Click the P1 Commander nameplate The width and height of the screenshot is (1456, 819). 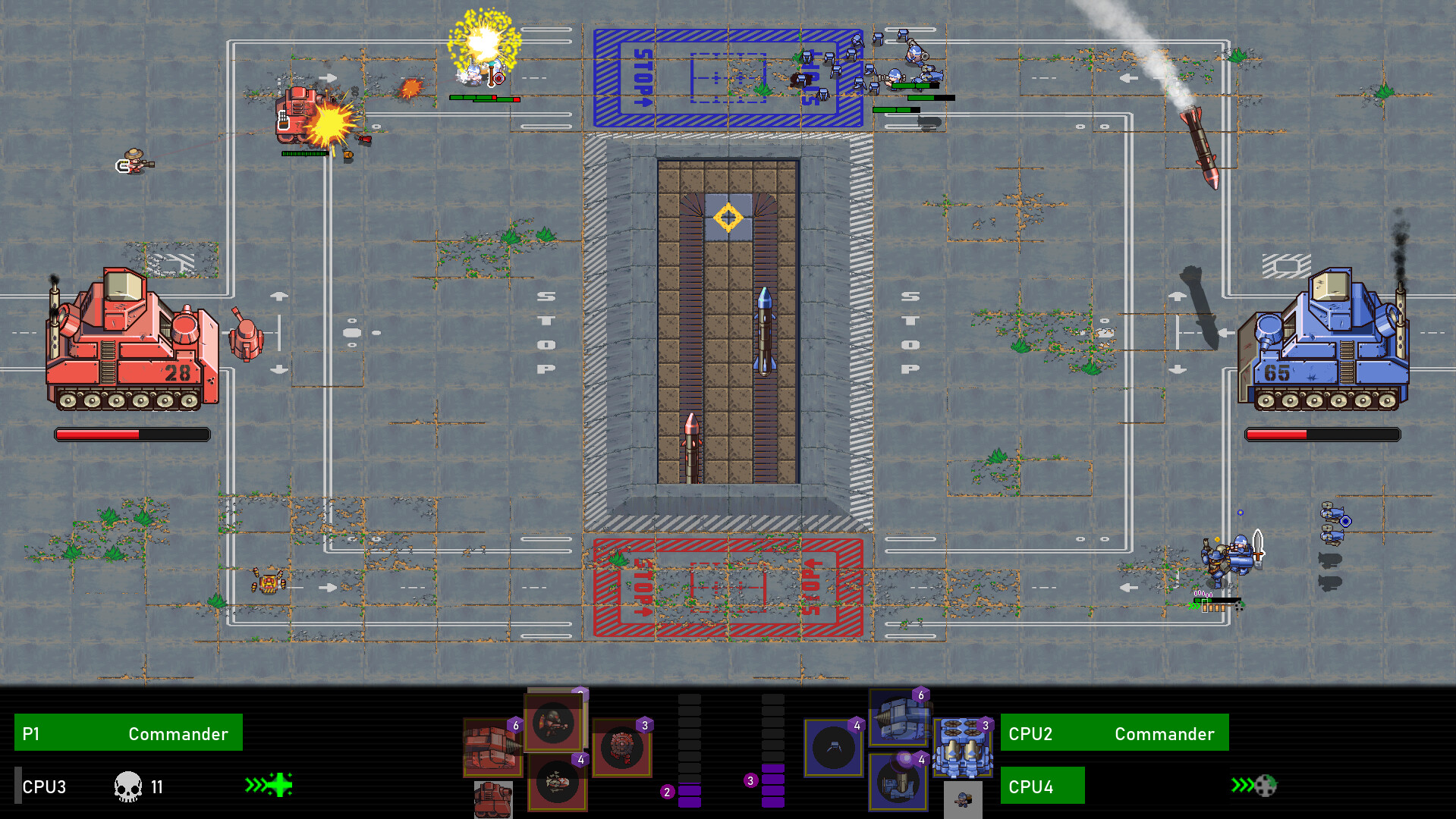[127, 733]
